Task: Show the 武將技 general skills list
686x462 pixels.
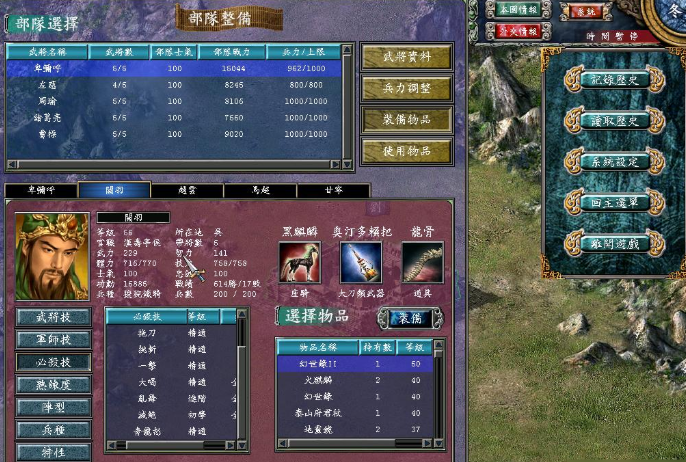Action: [53, 317]
